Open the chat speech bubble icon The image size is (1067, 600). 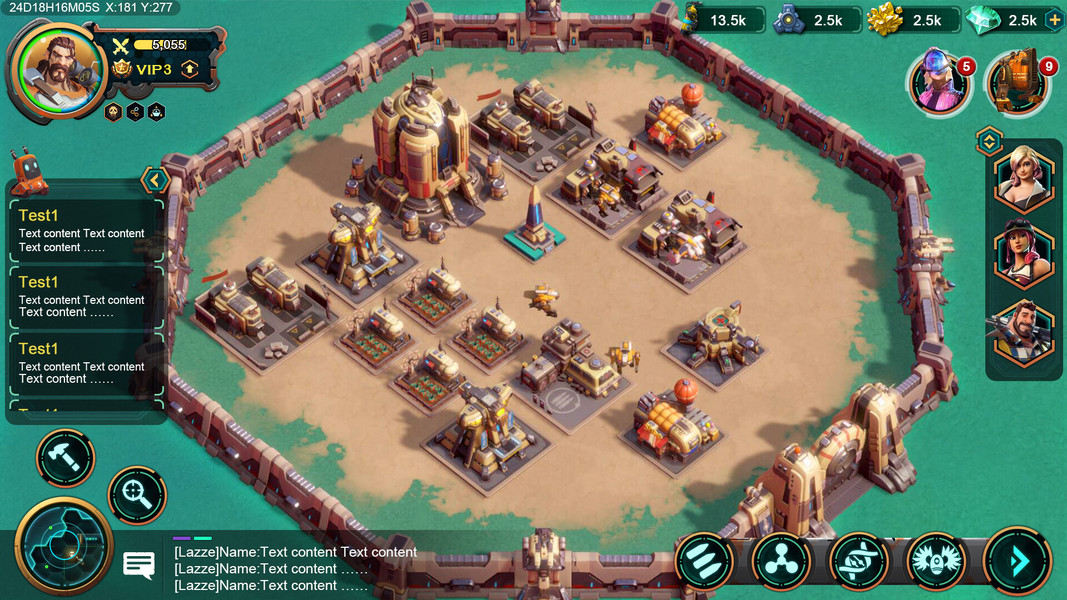click(x=138, y=565)
